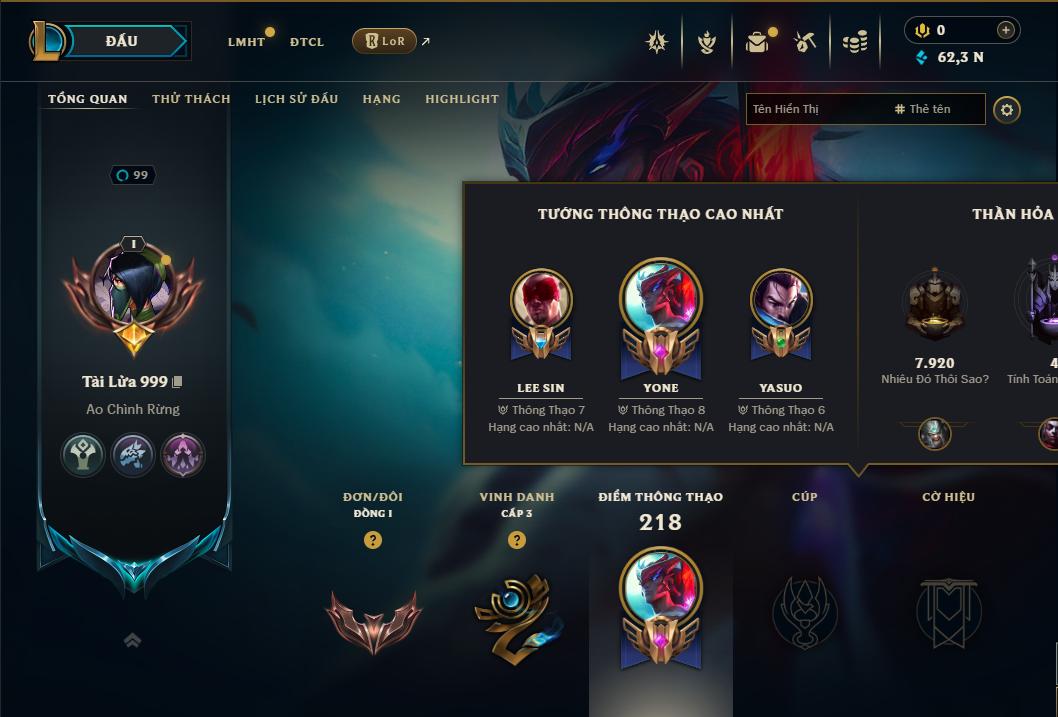This screenshot has height=717, width=1058.
Task: Click the ĐƠN/ĐÔI rank question mark
Action: [373, 540]
